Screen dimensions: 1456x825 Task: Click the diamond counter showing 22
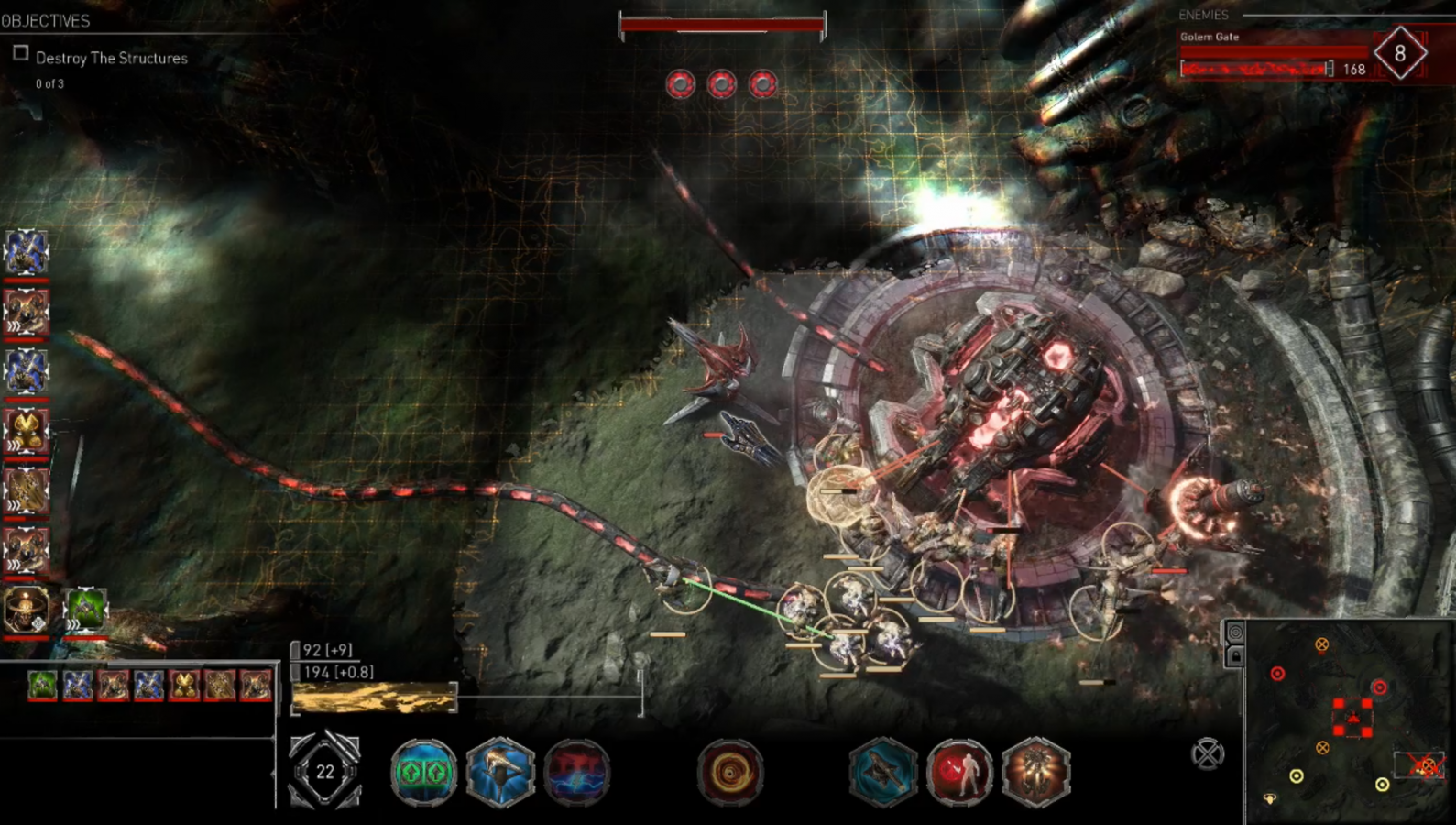(x=324, y=772)
